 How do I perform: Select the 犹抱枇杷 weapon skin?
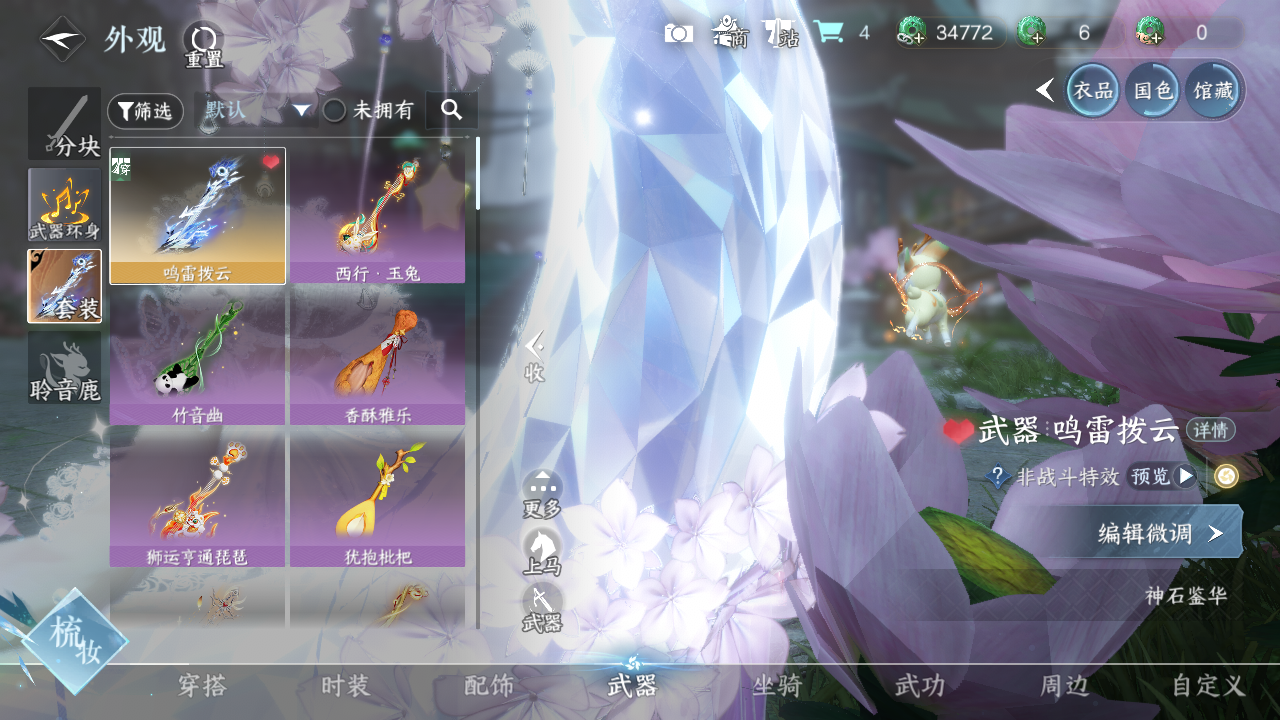click(377, 498)
